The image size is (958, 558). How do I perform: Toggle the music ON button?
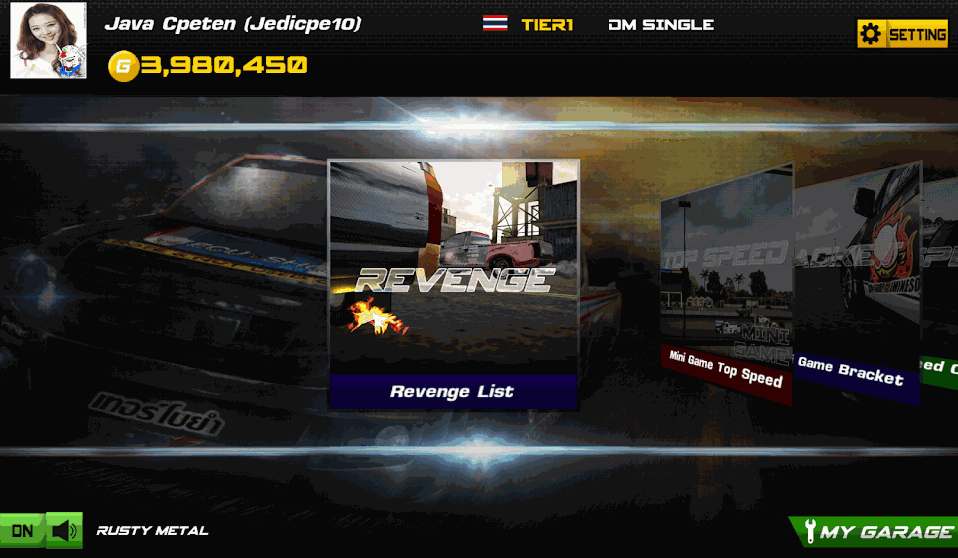[22, 531]
